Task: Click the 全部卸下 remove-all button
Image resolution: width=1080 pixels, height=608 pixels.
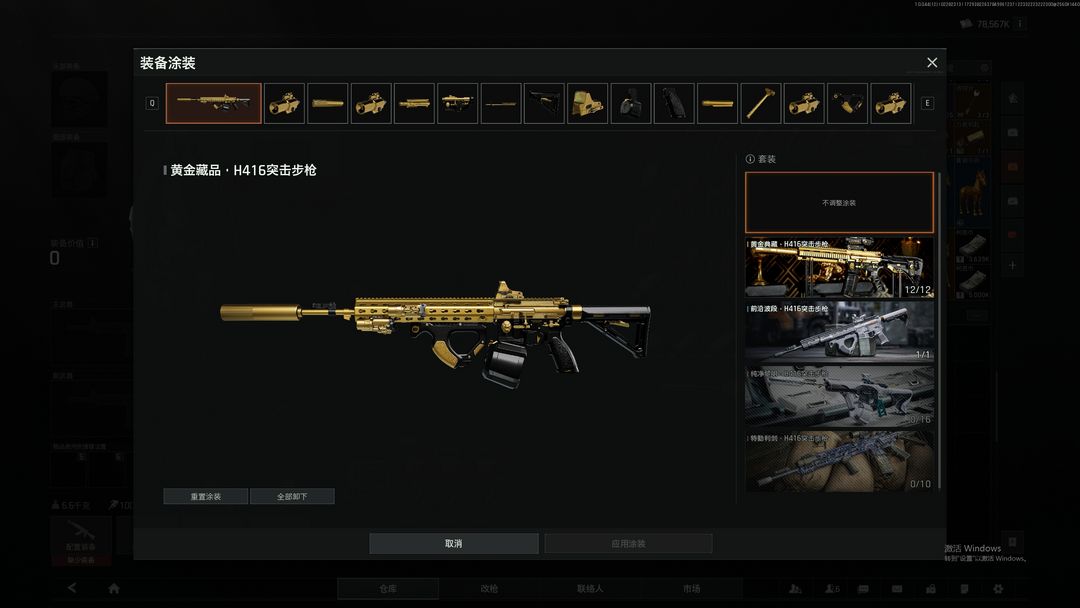Action: pos(292,496)
